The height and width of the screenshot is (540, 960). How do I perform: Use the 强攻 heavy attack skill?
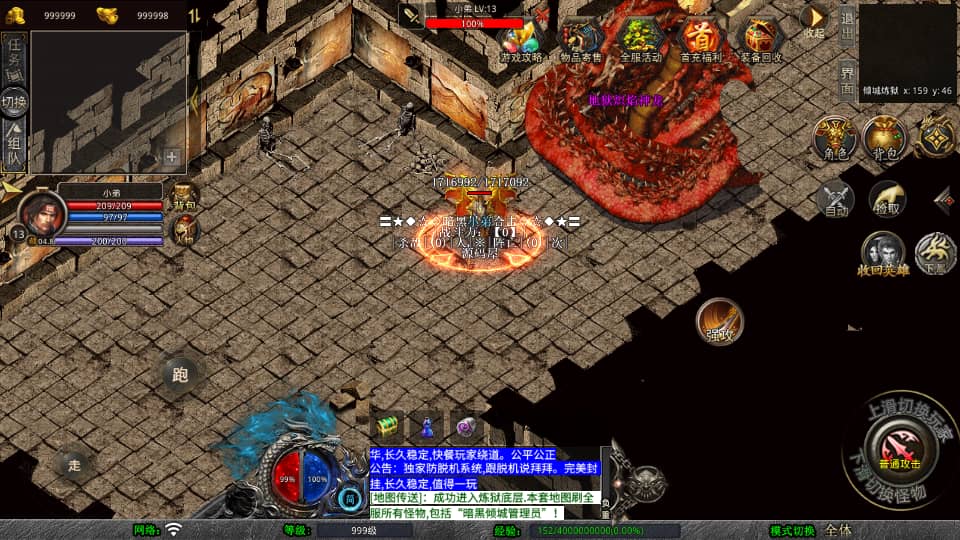720,320
